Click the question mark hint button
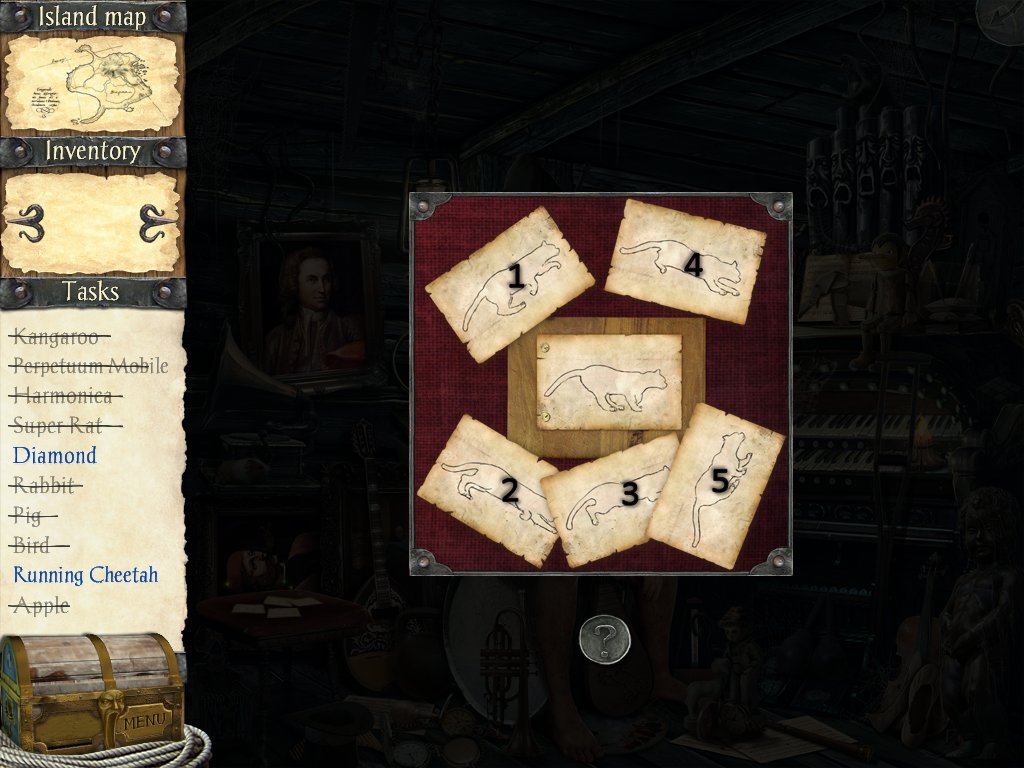The height and width of the screenshot is (768, 1024). click(605, 639)
